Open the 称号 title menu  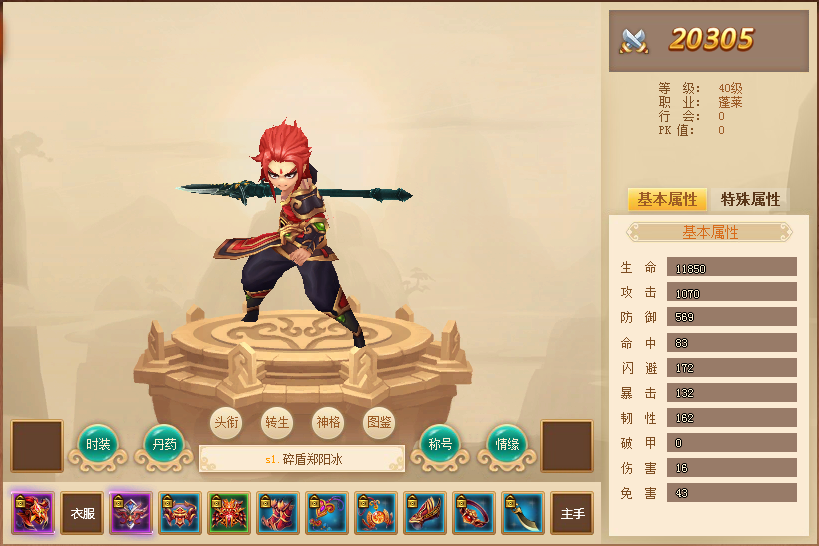(x=440, y=444)
